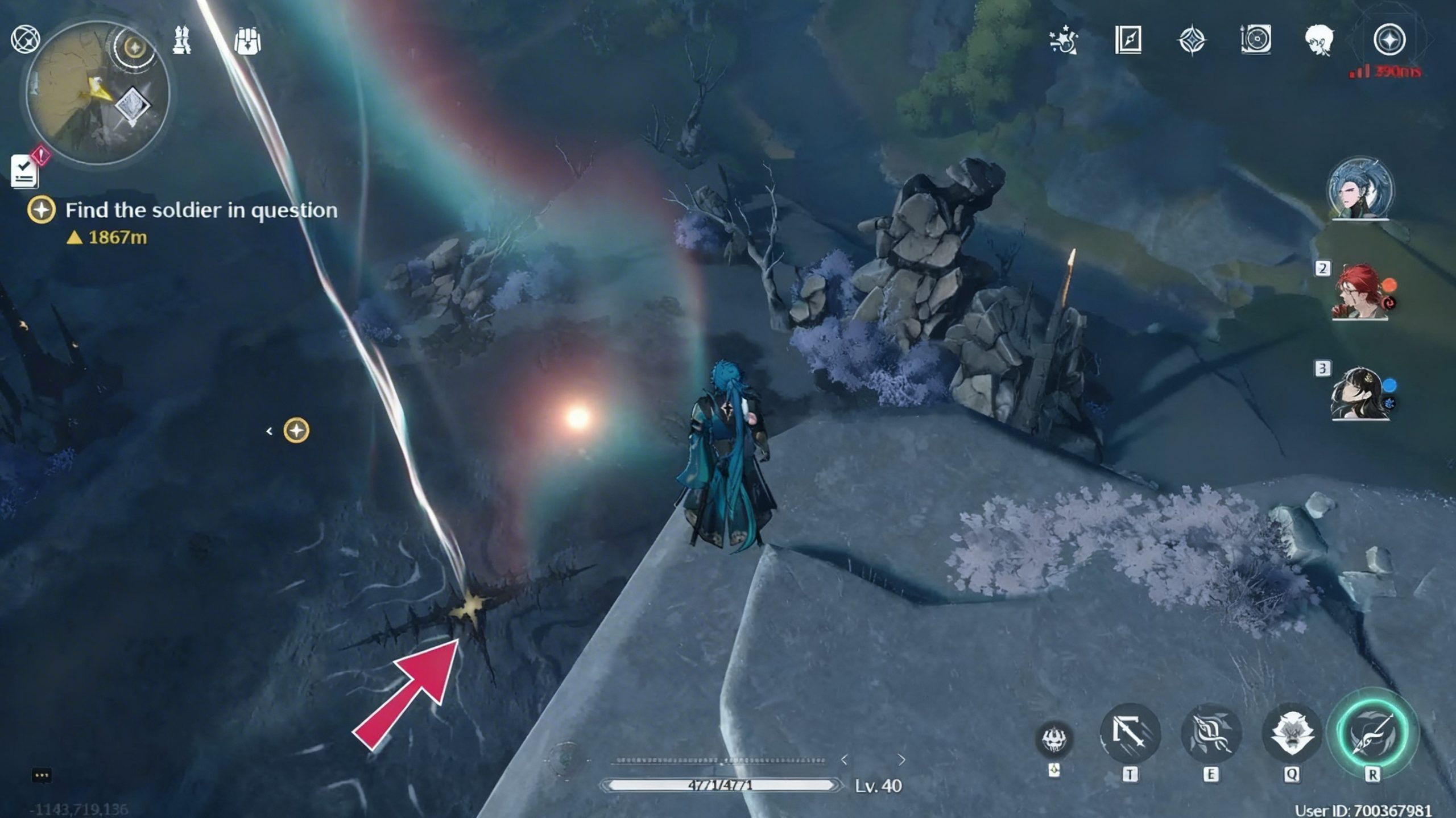Click the four-point star compass icon
Image resolution: width=1456 pixels, height=818 pixels.
1192,40
